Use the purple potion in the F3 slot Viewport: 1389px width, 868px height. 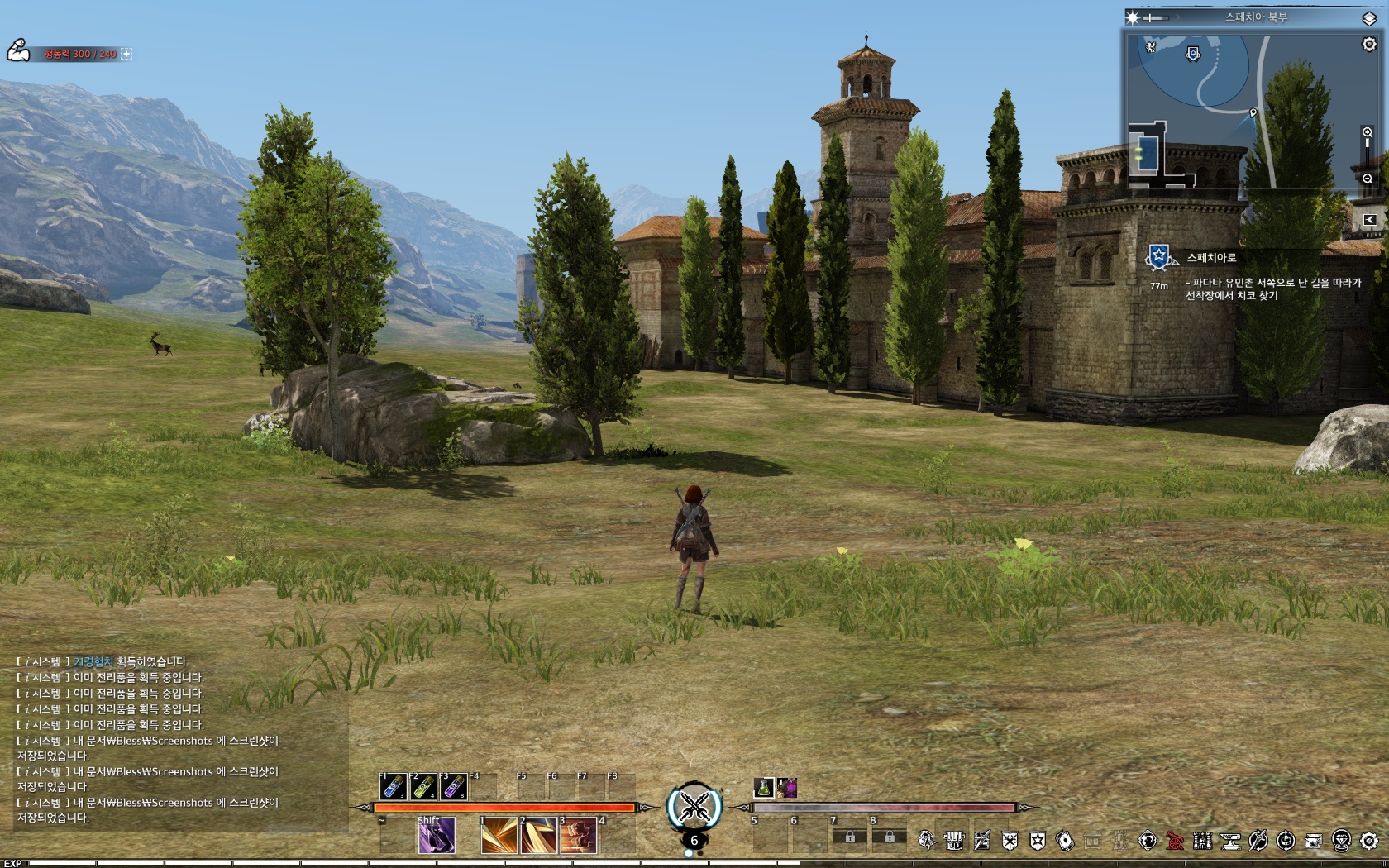coord(454,786)
